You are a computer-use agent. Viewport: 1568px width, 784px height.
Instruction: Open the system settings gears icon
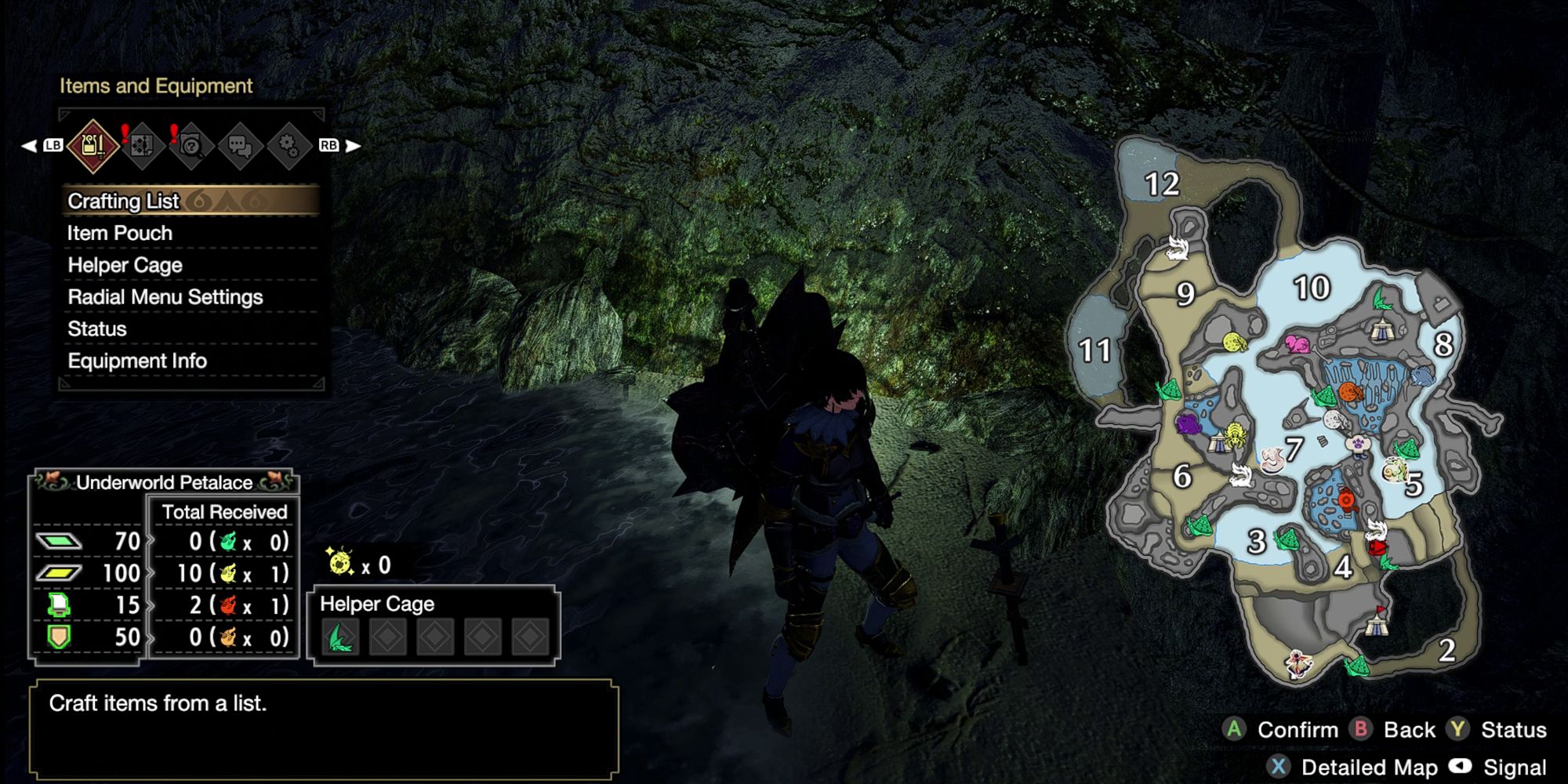click(x=289, y=143)
